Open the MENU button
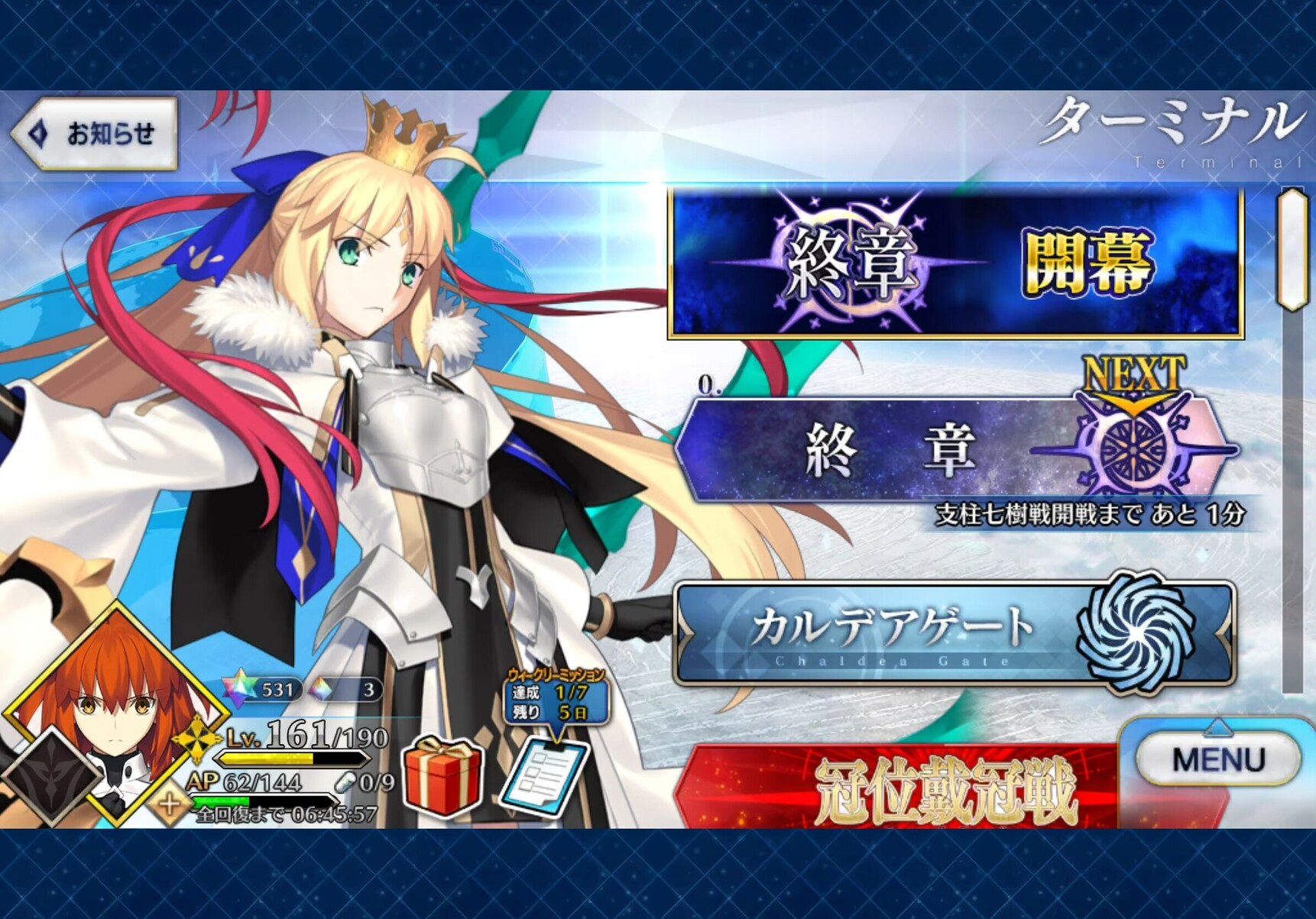Viewport: 1316px width, 919px height. coord(1218,759)
